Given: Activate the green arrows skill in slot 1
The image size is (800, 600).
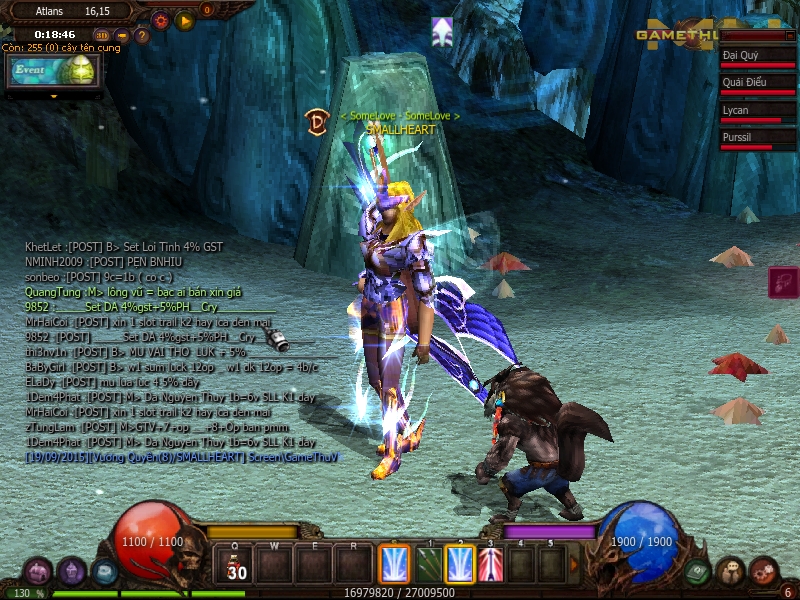Looking at the screenshot, I should click(428, 564).
